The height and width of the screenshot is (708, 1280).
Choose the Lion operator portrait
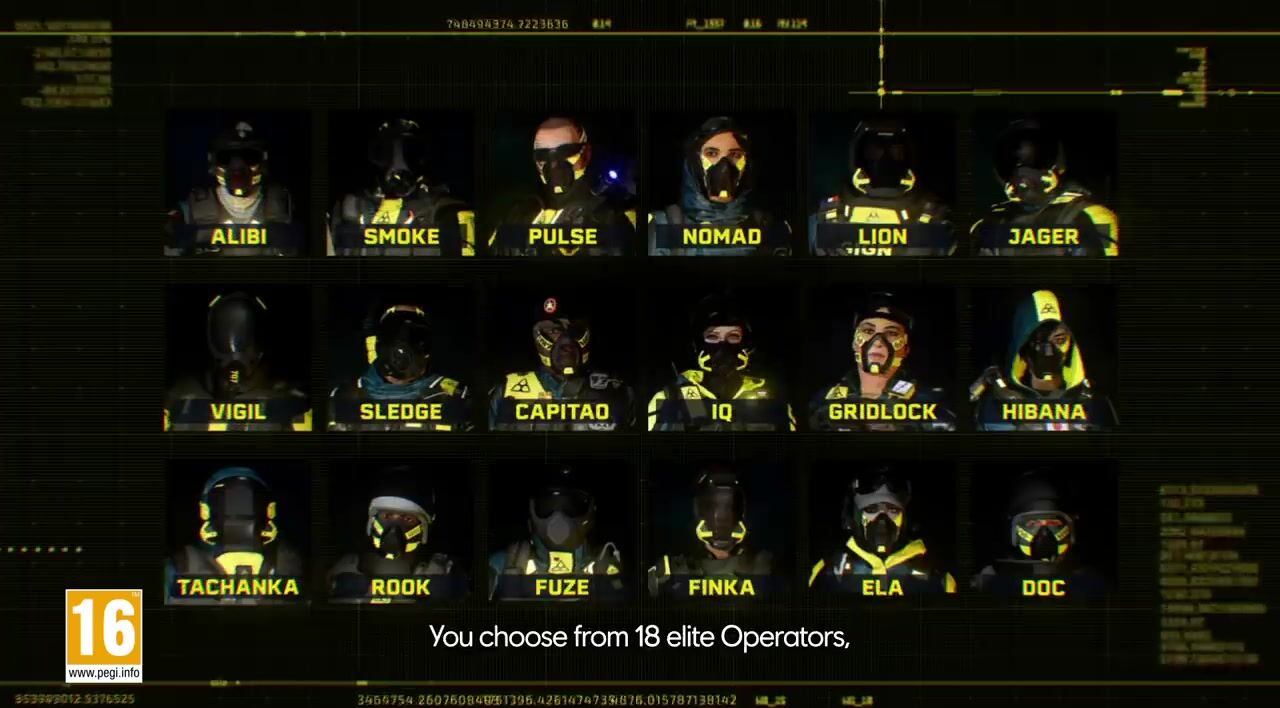pos(883,184)
